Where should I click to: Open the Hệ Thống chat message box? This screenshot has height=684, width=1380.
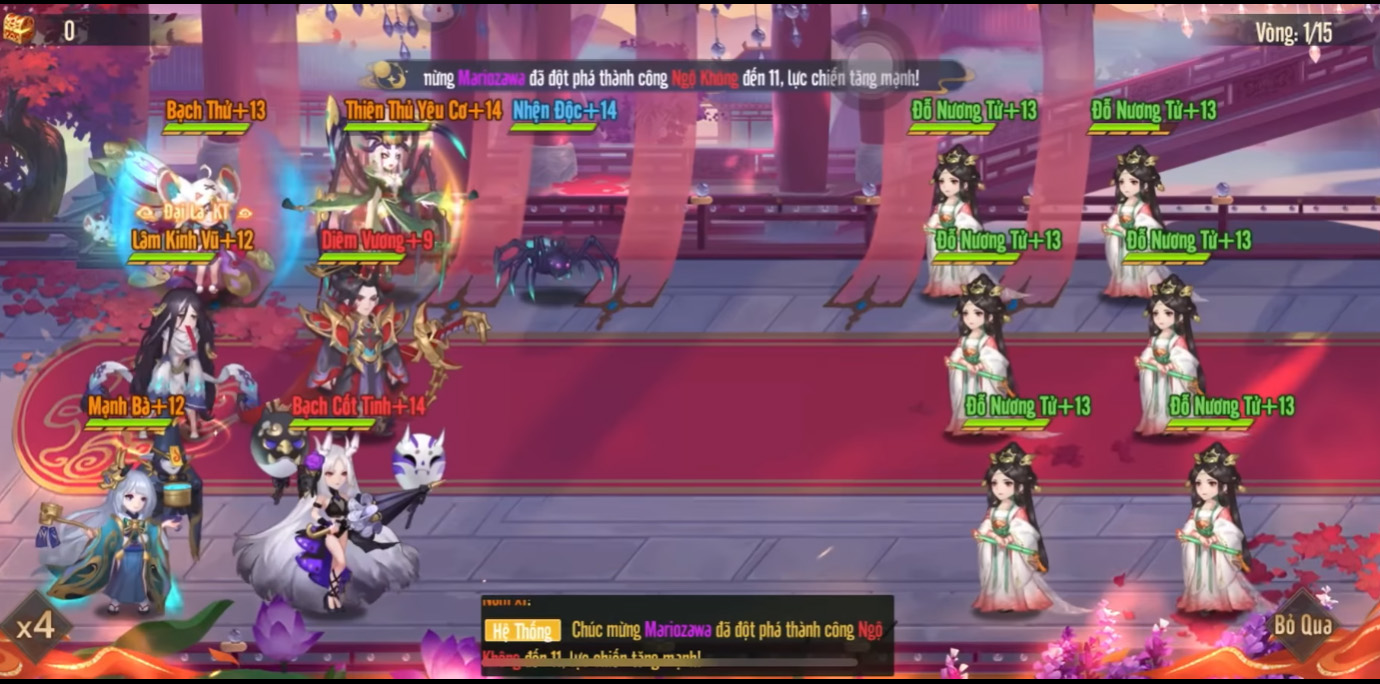tap(687, 636)
